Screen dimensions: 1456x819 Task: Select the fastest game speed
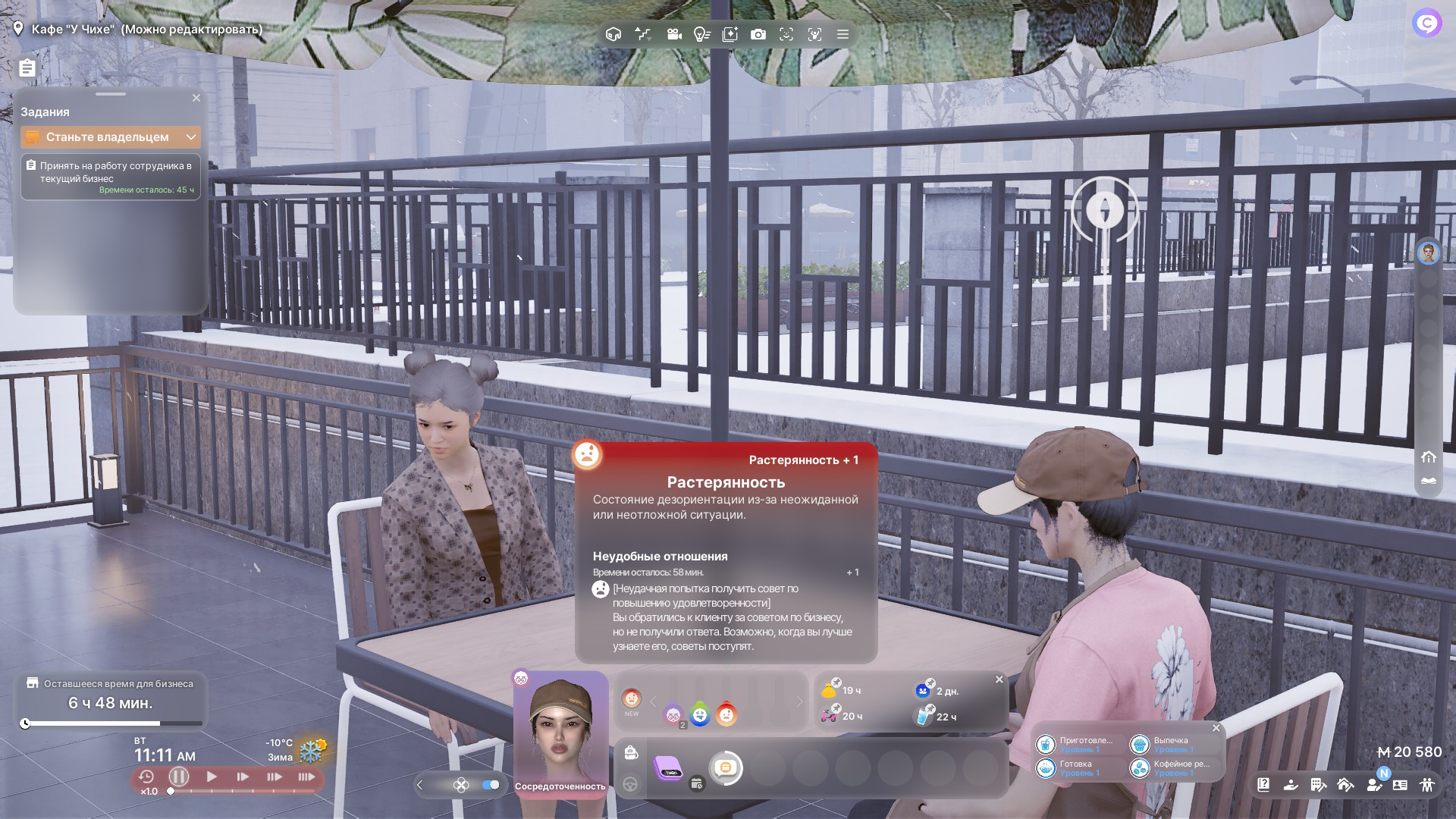306,777
